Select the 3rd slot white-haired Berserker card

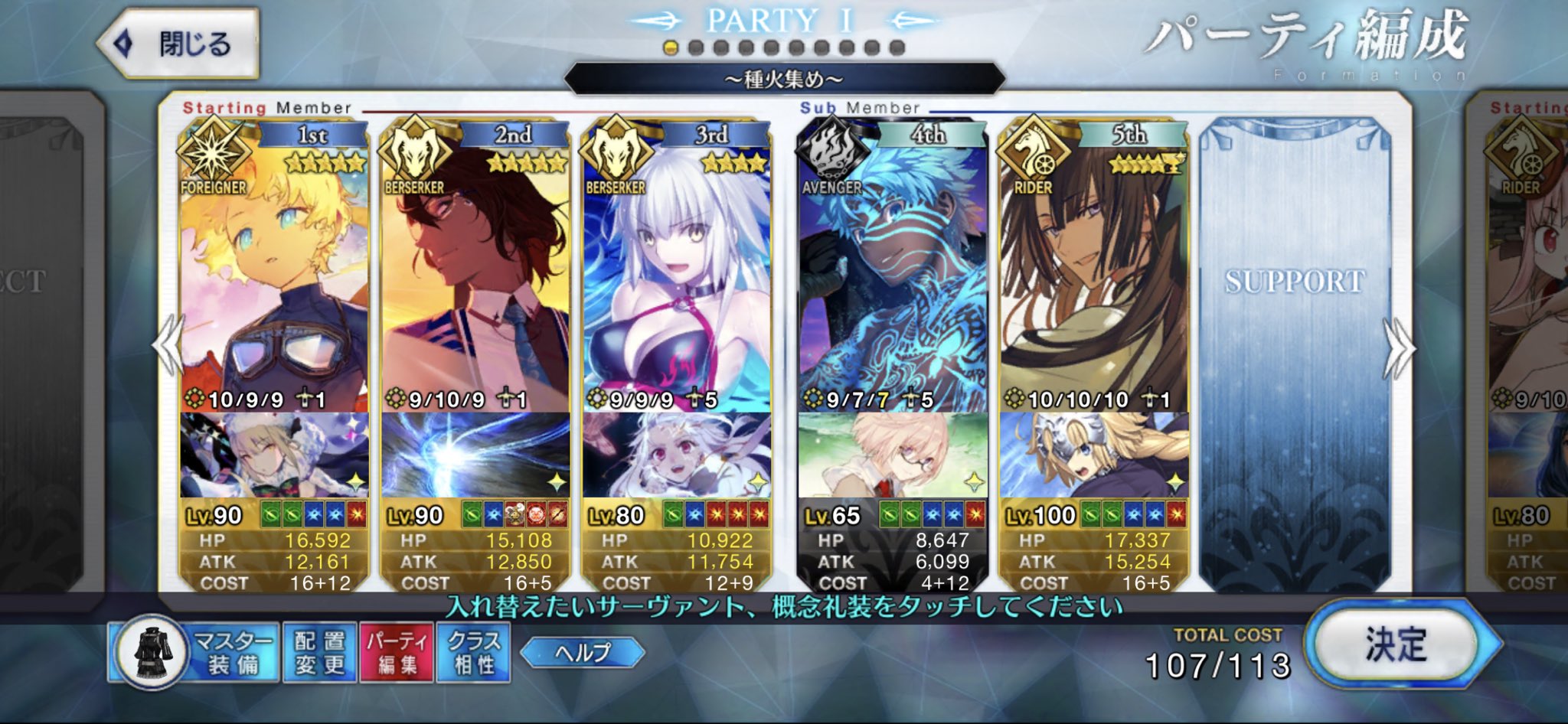(677, 276)
